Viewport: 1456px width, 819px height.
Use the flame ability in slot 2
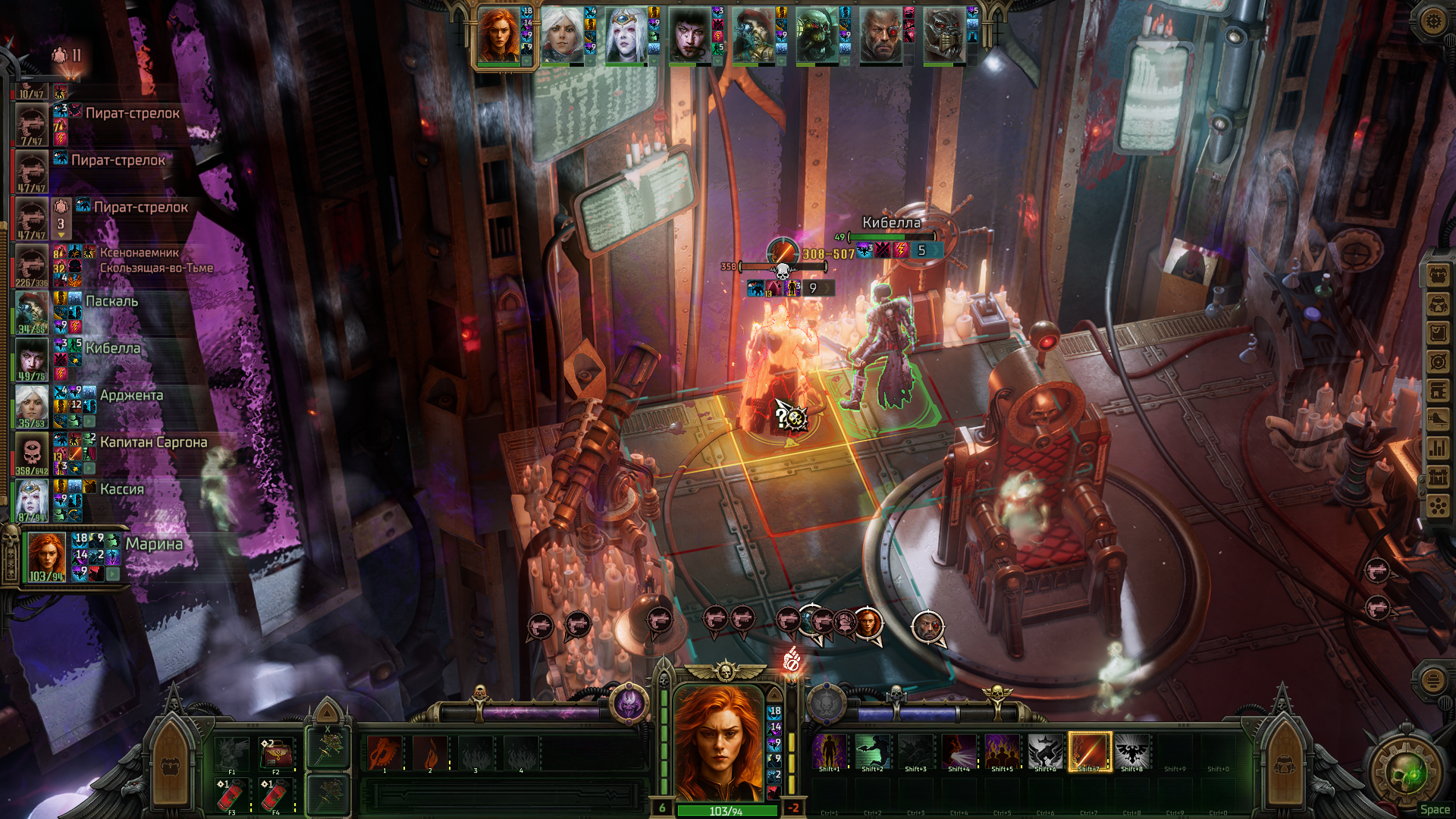(x=430, y=753)
